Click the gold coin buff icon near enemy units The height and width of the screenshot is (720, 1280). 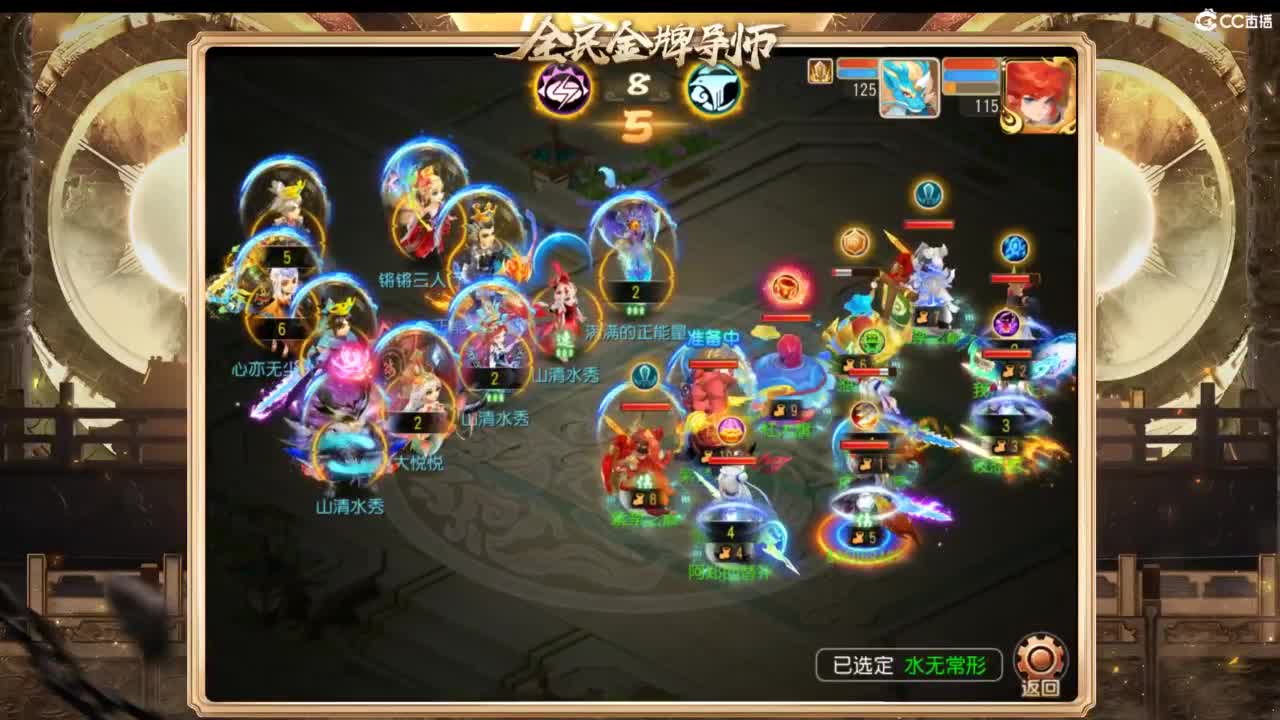coord(853,241)
